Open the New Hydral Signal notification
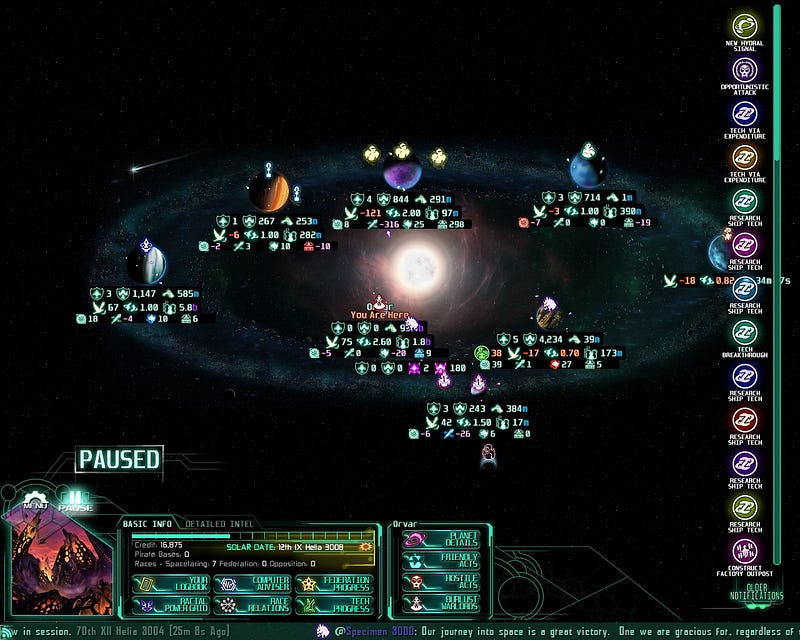This screenshot has width=800, height=640. (x=744, y=31)
